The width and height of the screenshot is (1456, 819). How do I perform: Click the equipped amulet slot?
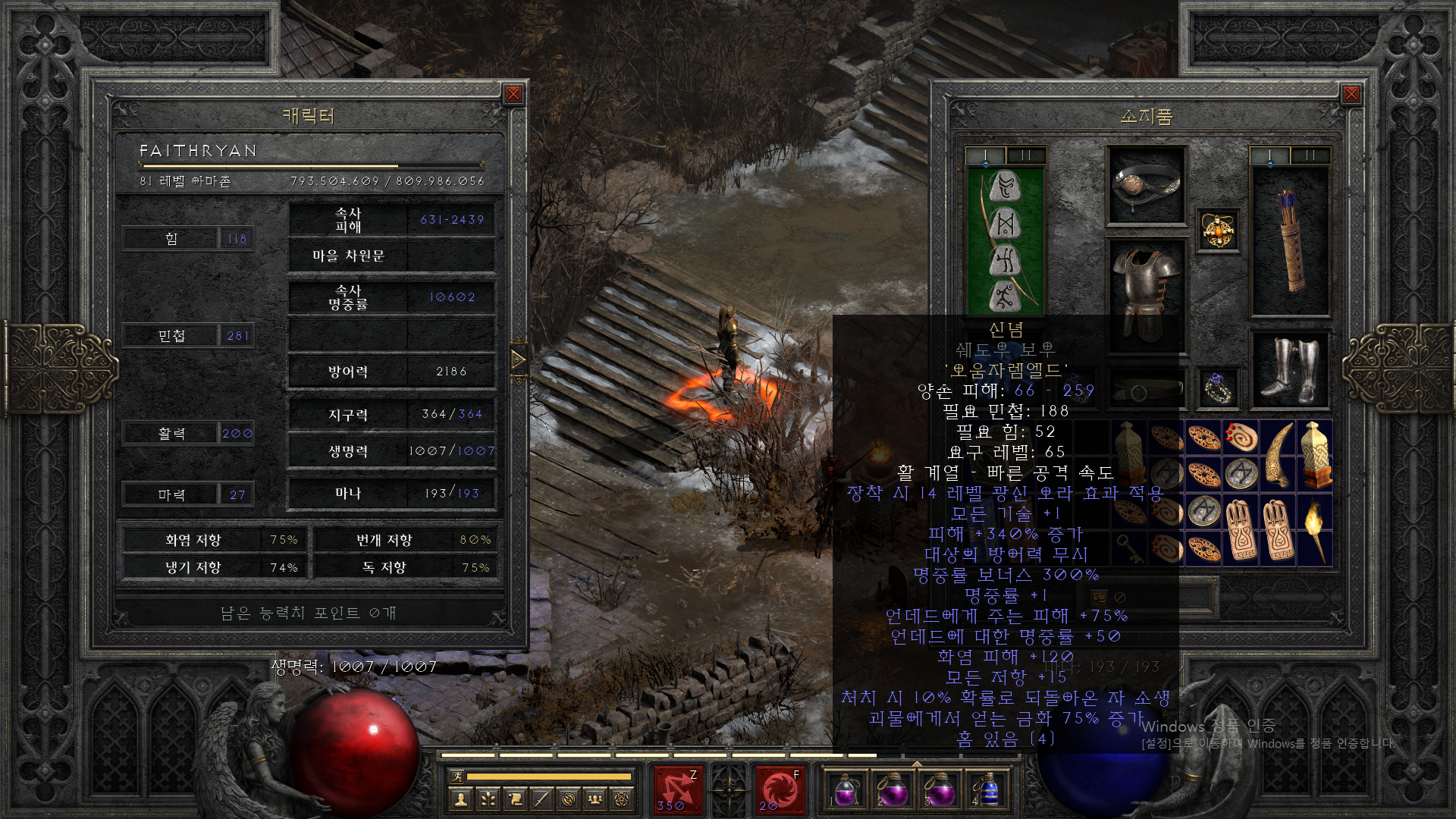(x=1218, y=230)
